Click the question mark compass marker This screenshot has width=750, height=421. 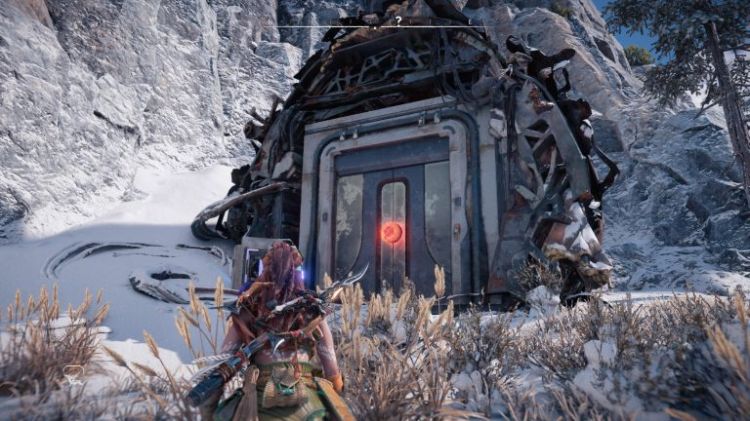[398, 20]
